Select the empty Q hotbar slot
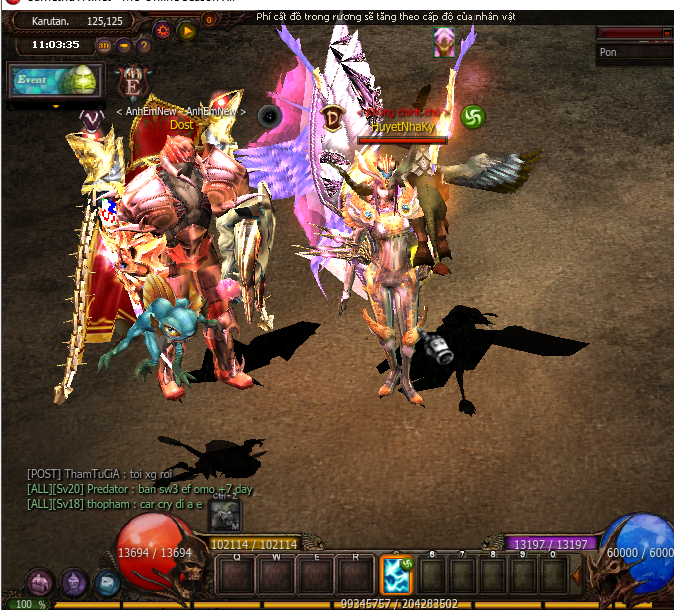Image resolution: width=674 pixels, height=610 pixels. tap(237, 576)
